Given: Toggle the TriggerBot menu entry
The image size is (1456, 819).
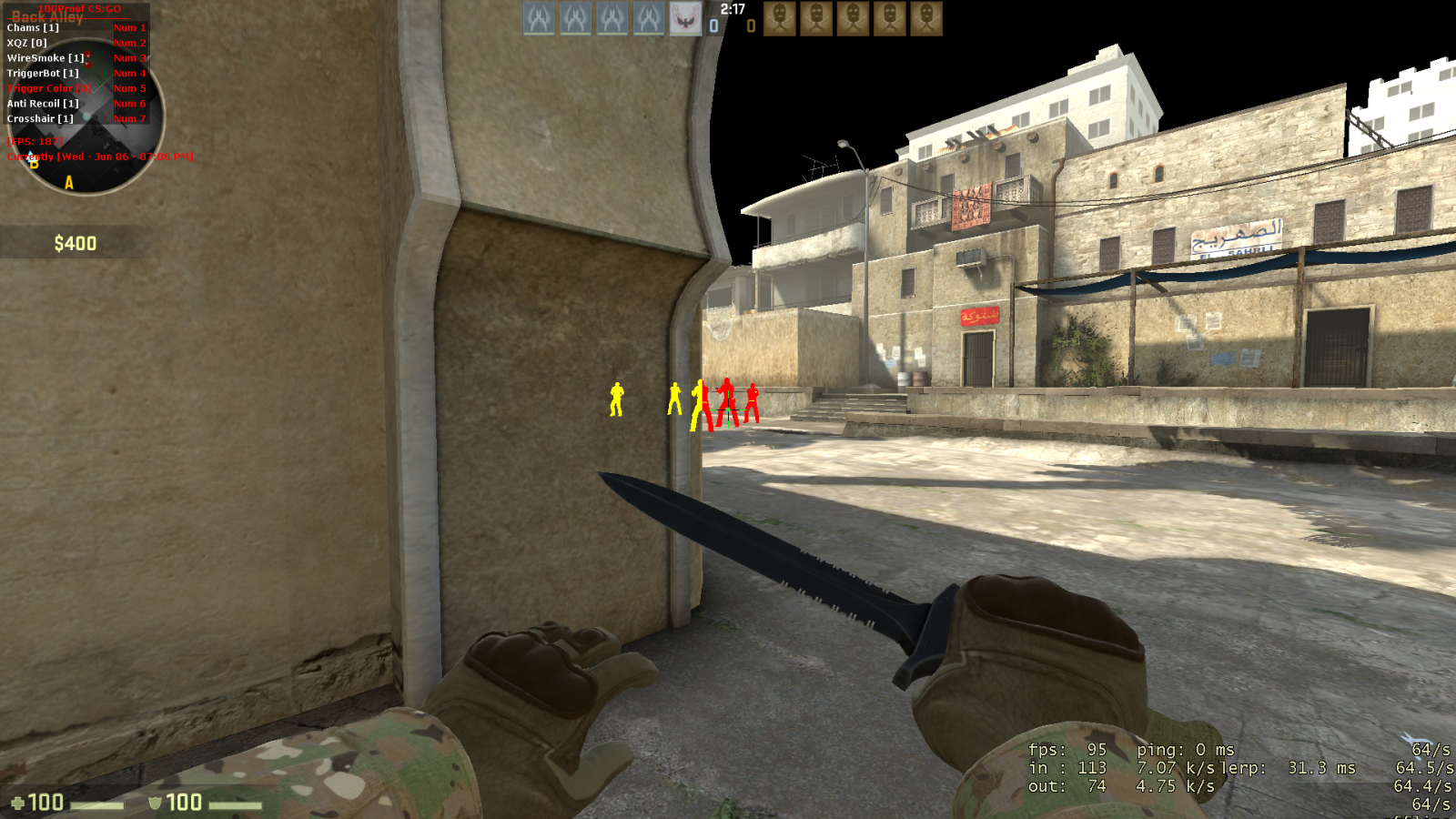Looking at the screenshot, I should [43, 74].
